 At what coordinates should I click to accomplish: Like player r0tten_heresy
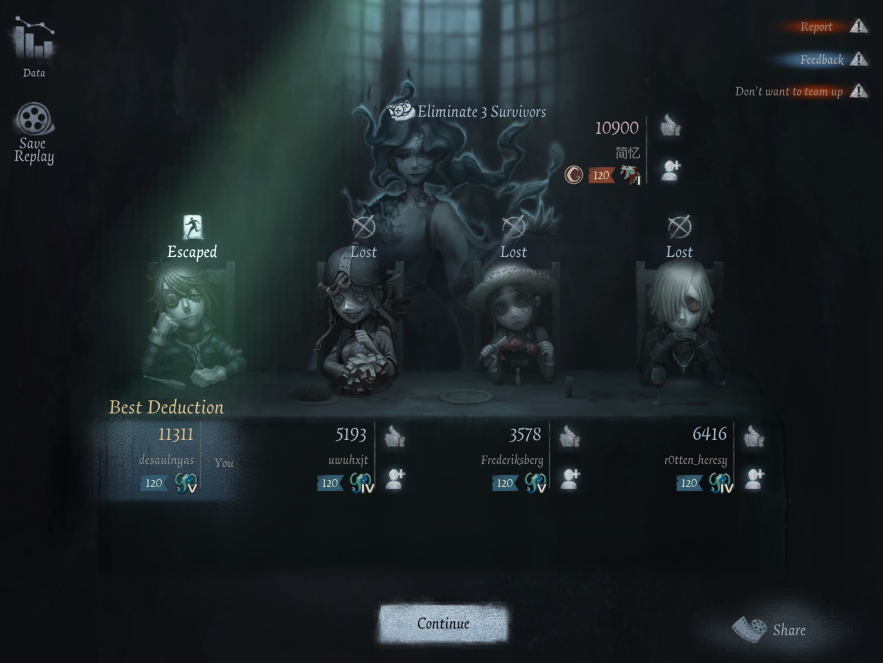point(754,436)
